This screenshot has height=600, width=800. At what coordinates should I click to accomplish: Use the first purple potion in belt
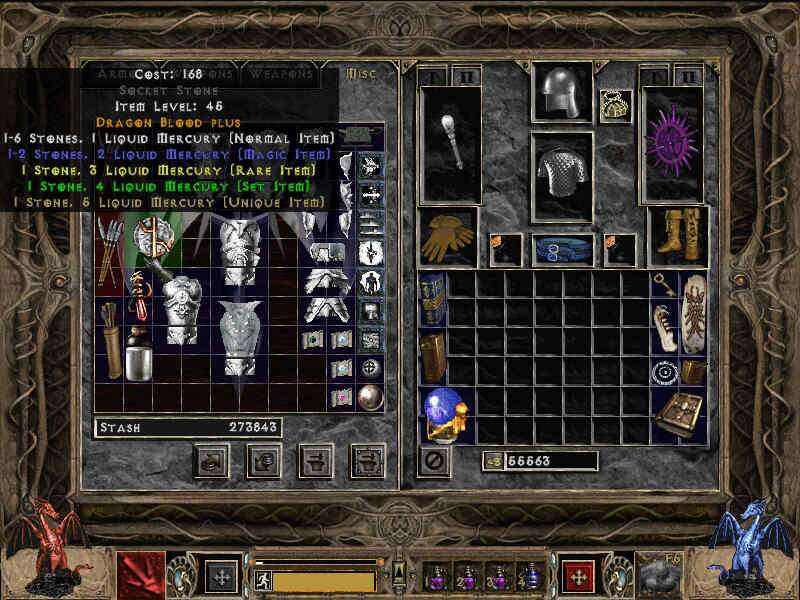436,576
